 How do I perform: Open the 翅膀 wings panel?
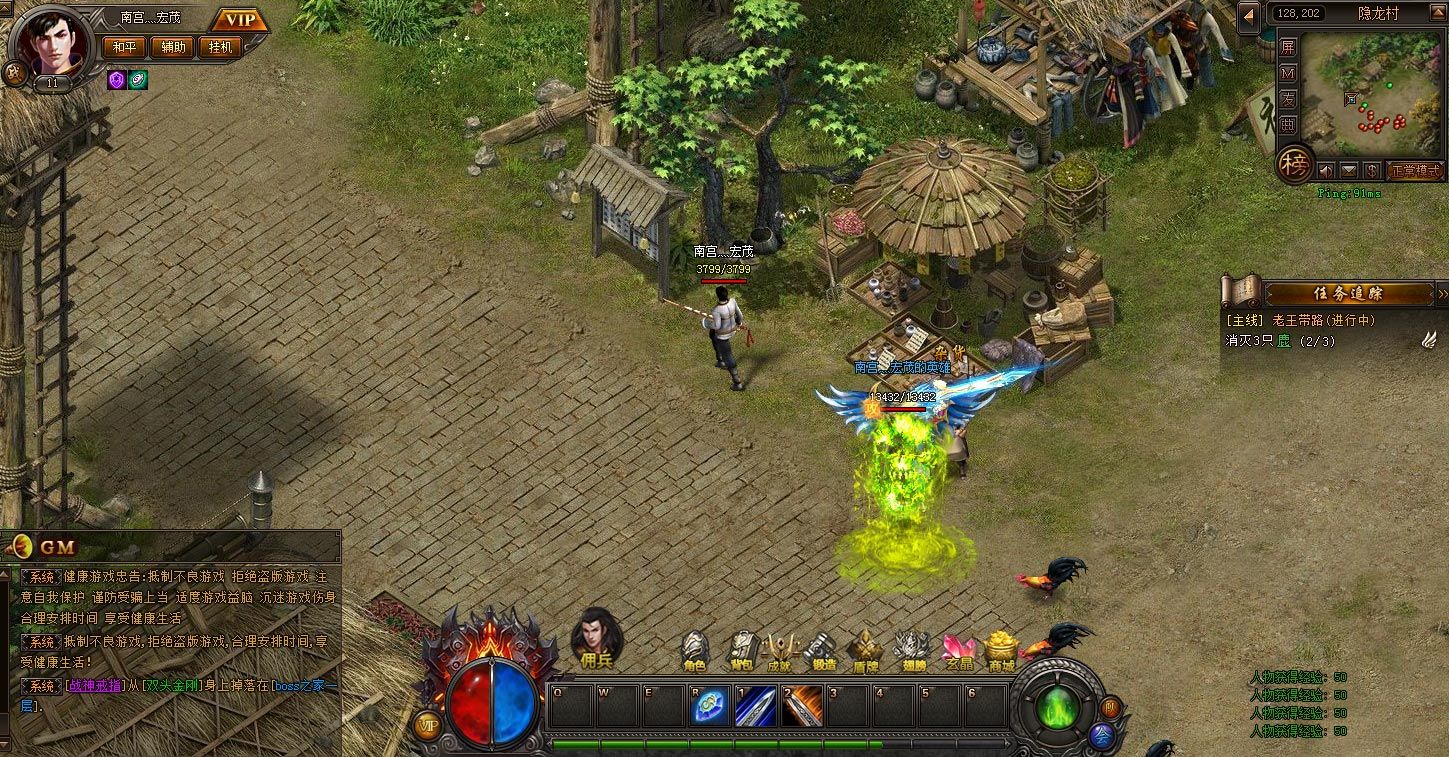tap(912, 651)
